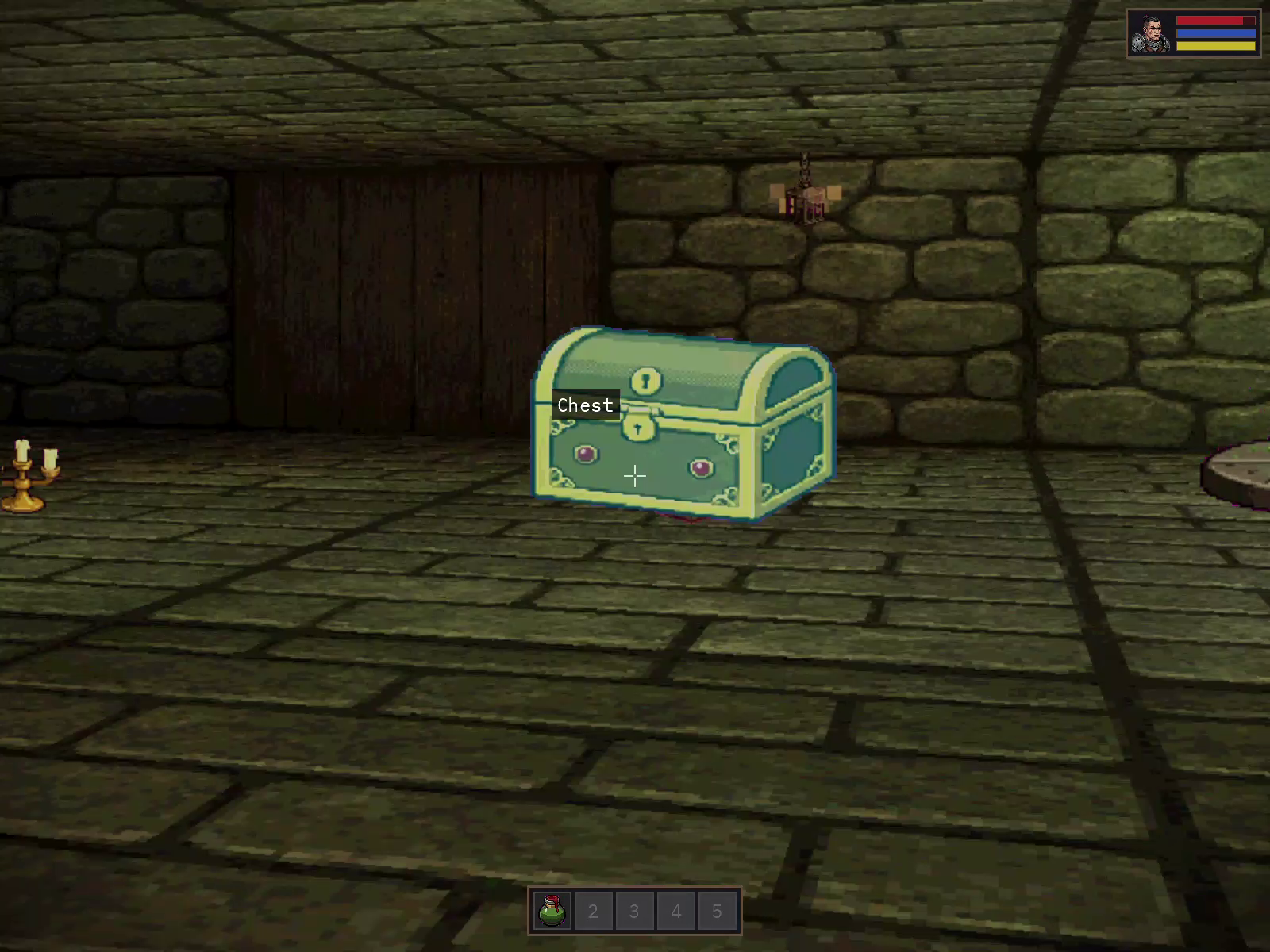Click the golden keyhole on the chest lid

coord(645,379)
